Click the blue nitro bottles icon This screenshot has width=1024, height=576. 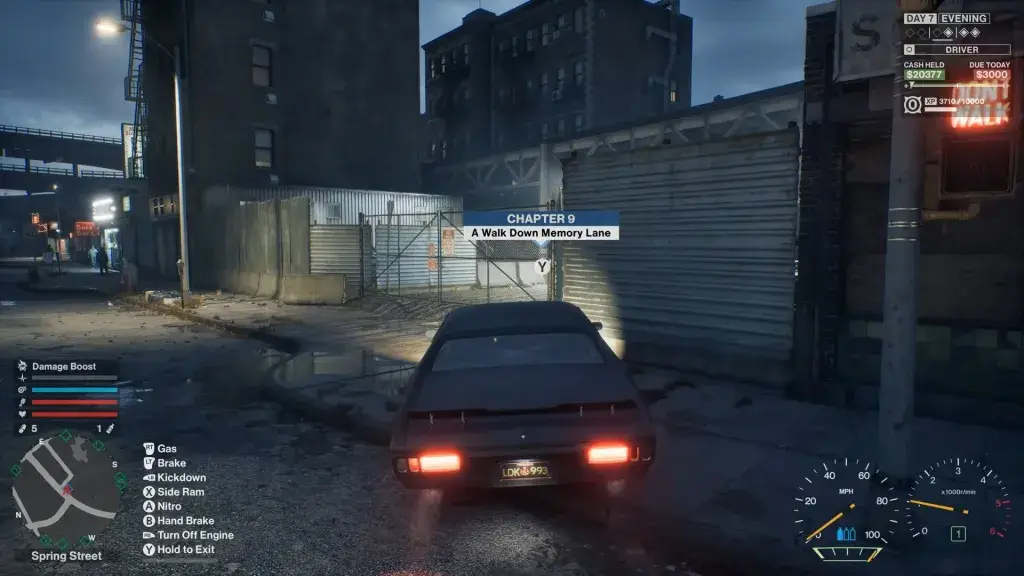pyautogui.click(x=846, y=534)
